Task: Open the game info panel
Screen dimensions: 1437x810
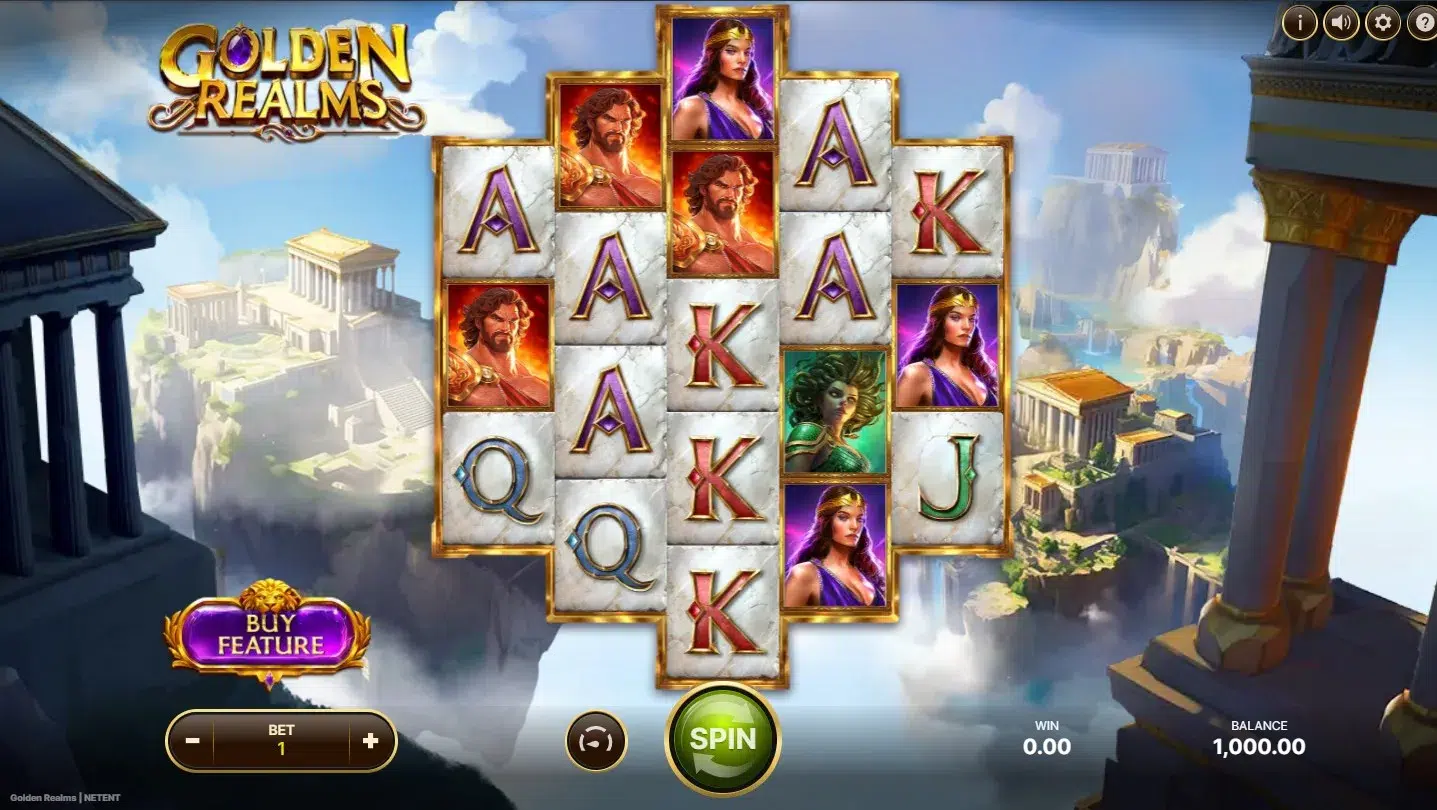Action: 1299,22
